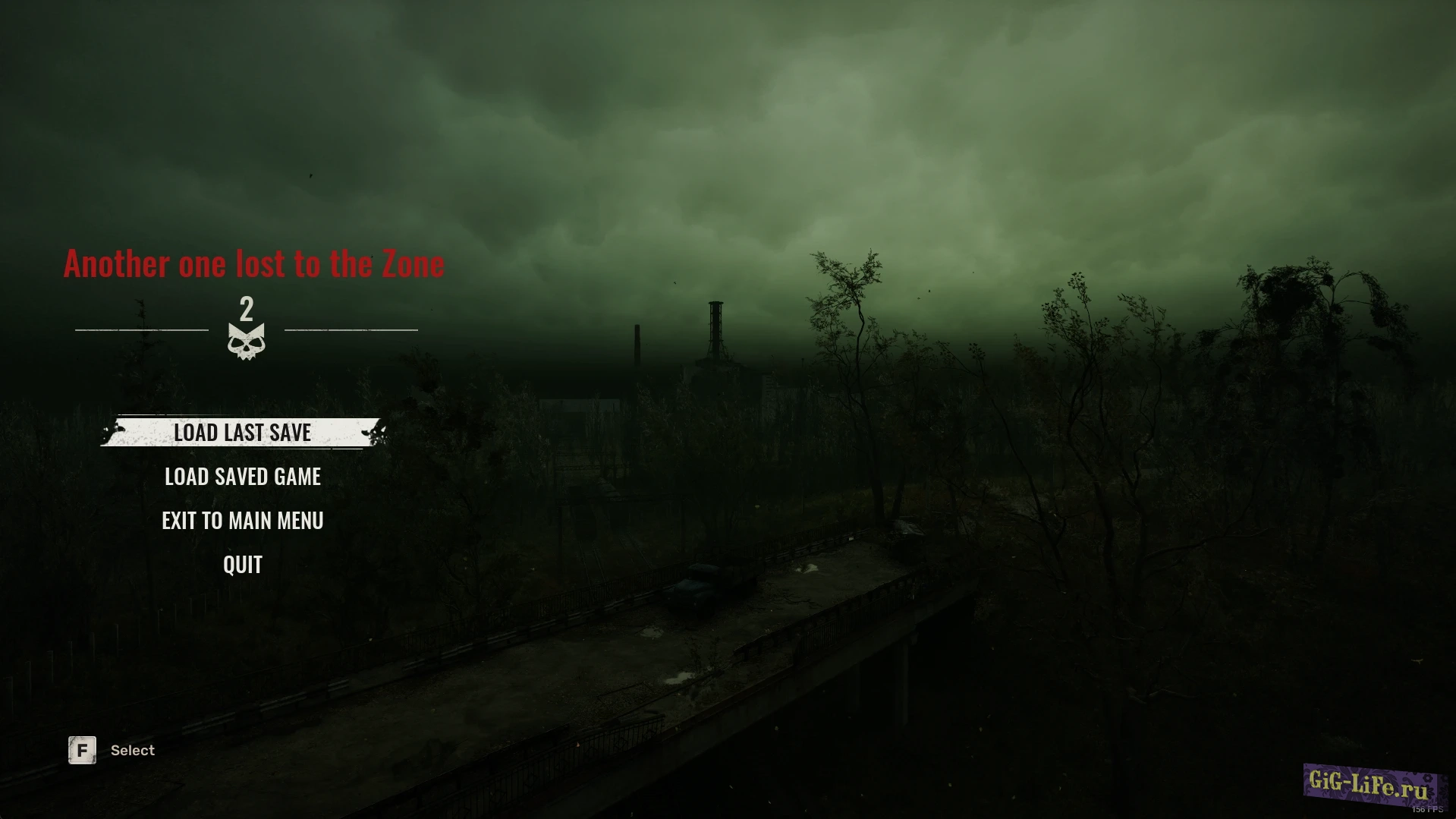Open LOAD SAVED GAME
The height and width of the screenshot is (819, 1456).
243,477
